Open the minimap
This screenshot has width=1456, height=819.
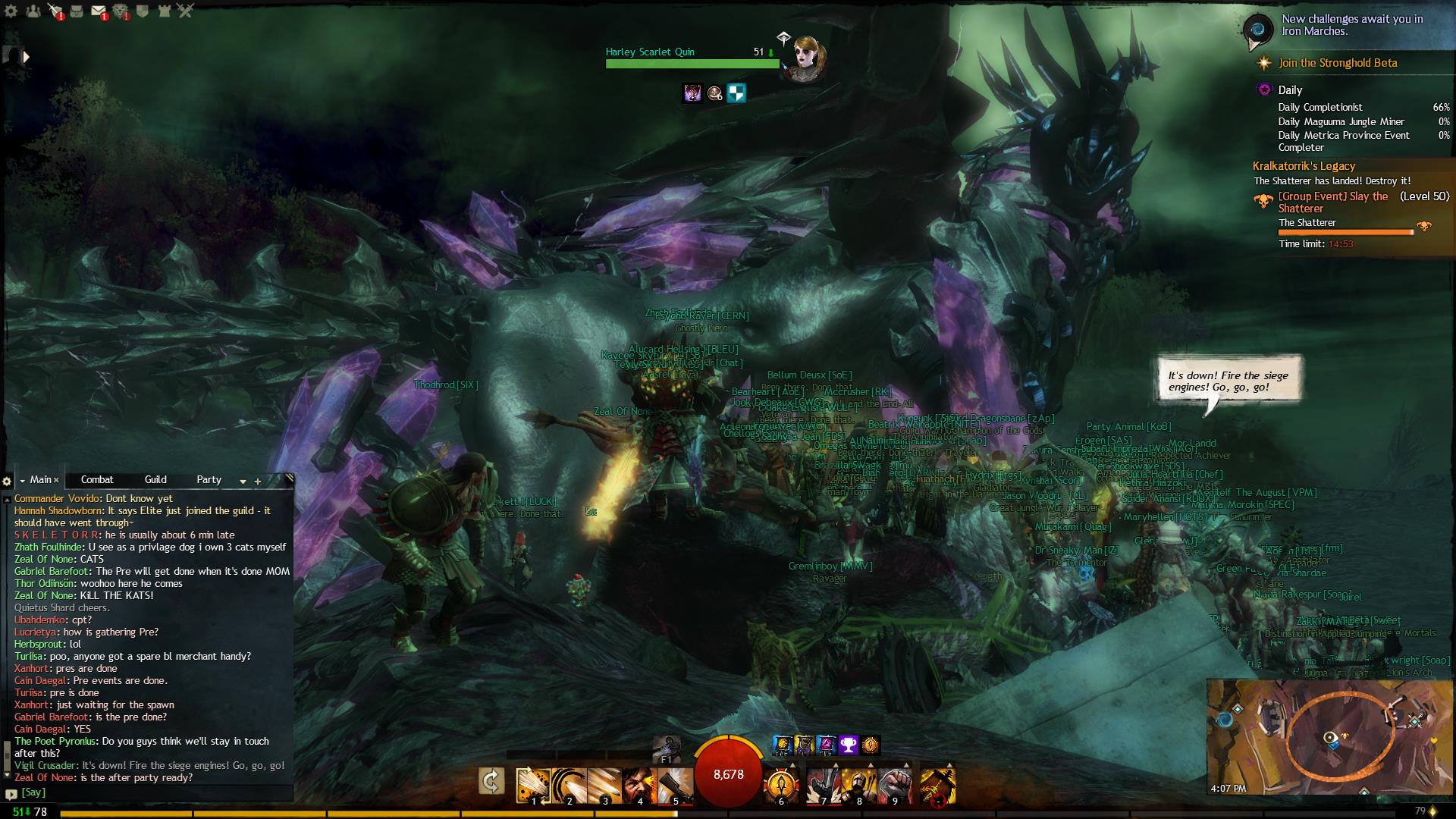1331,737
